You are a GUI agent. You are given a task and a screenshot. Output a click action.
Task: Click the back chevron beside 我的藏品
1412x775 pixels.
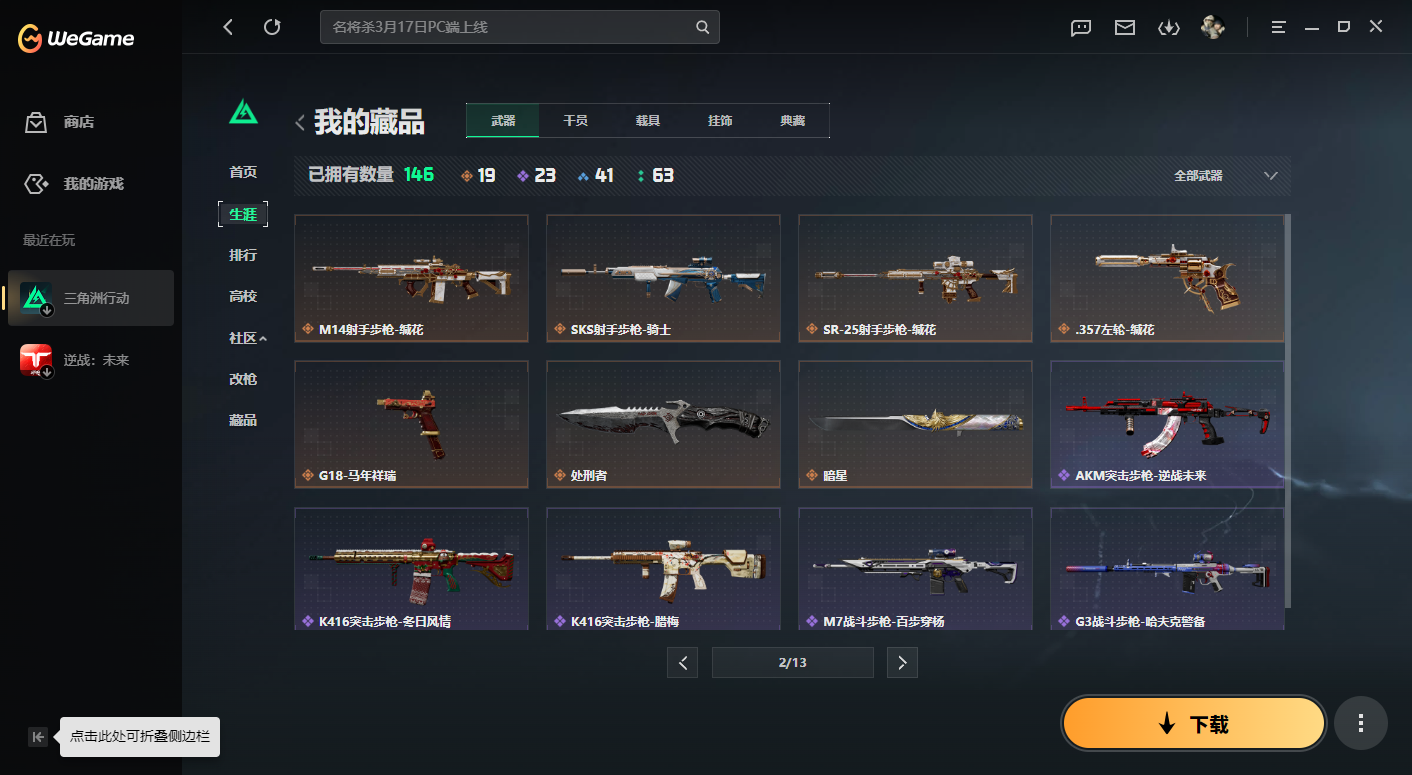[299, 121]
